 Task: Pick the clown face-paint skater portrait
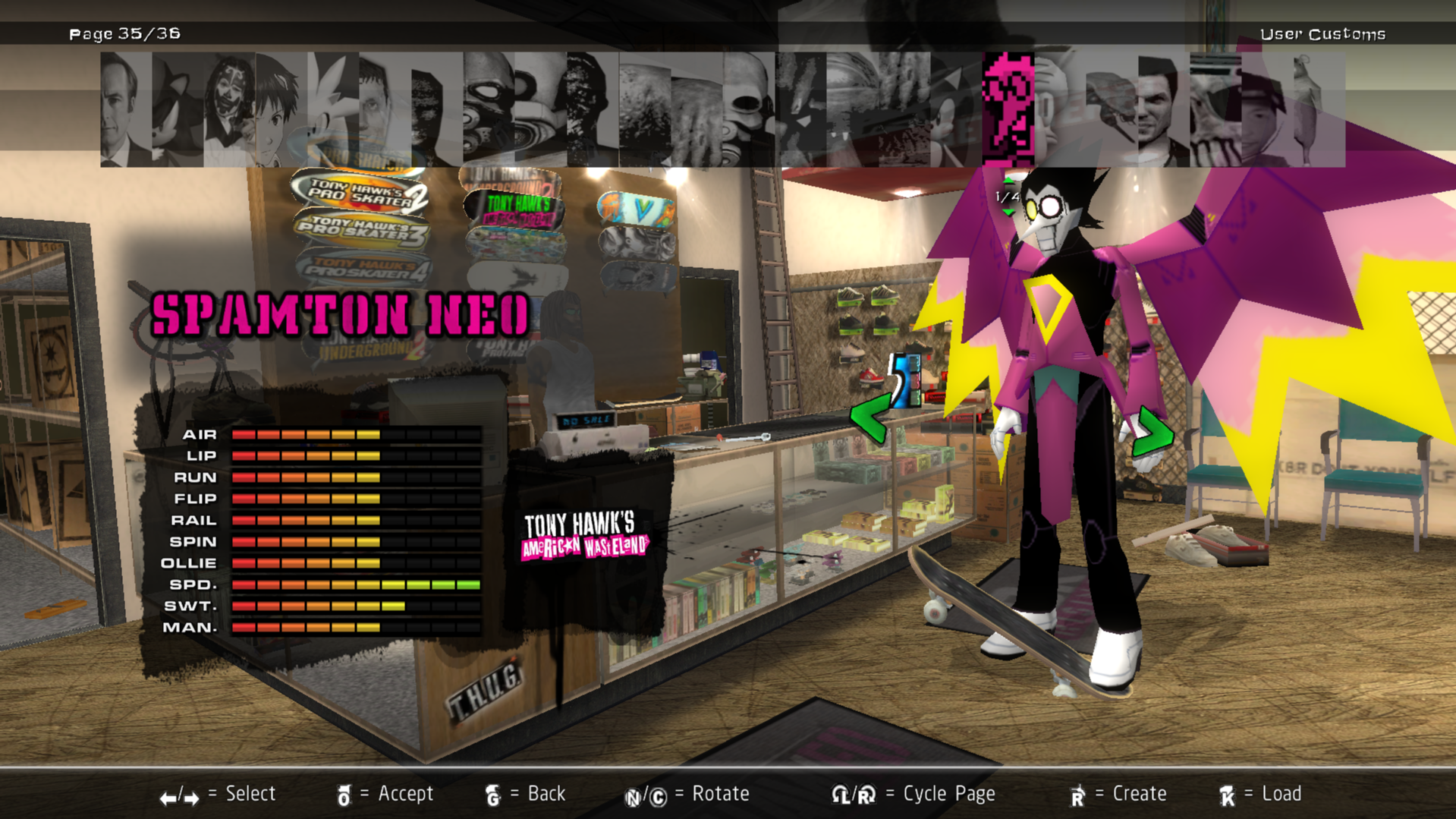tap(229, 109)
